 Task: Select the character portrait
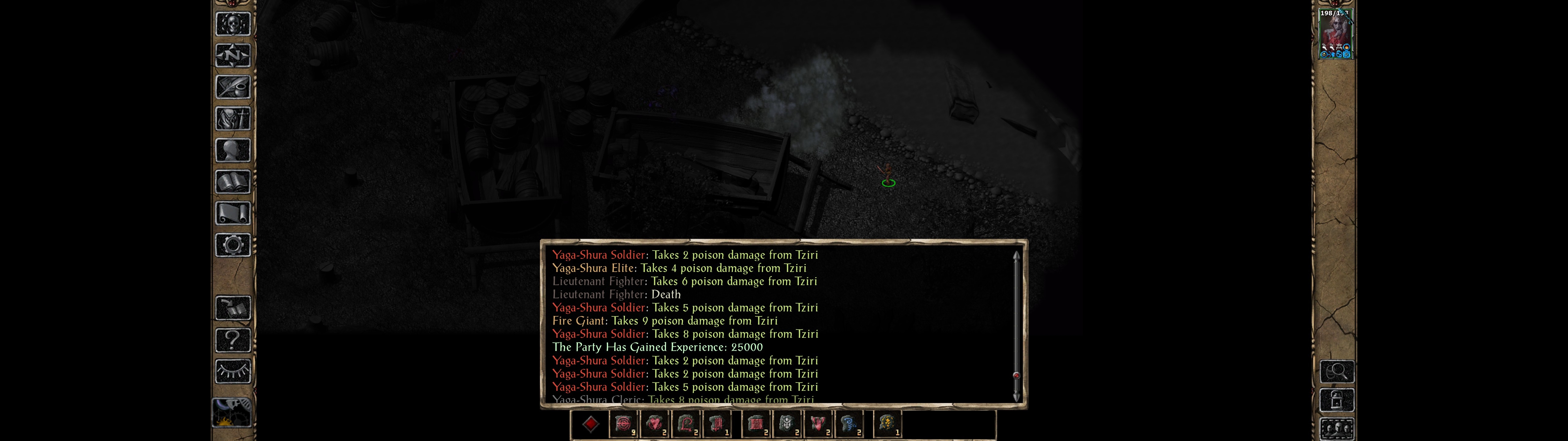[1335, 34]
